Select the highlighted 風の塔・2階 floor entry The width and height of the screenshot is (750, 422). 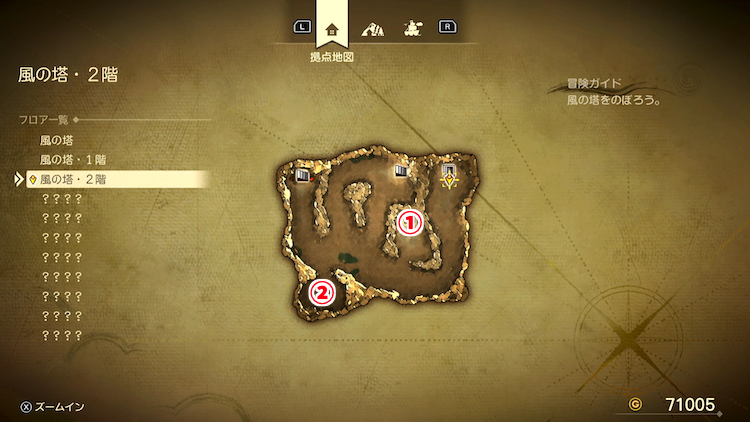73,179
